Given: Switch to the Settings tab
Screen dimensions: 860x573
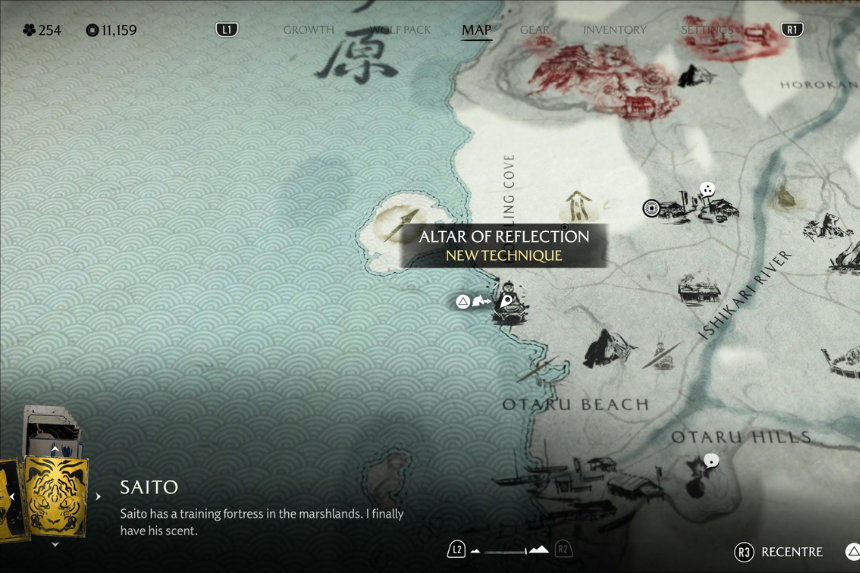Looking at the screenshot, I should pyautogui.click(x=708, y=30).
